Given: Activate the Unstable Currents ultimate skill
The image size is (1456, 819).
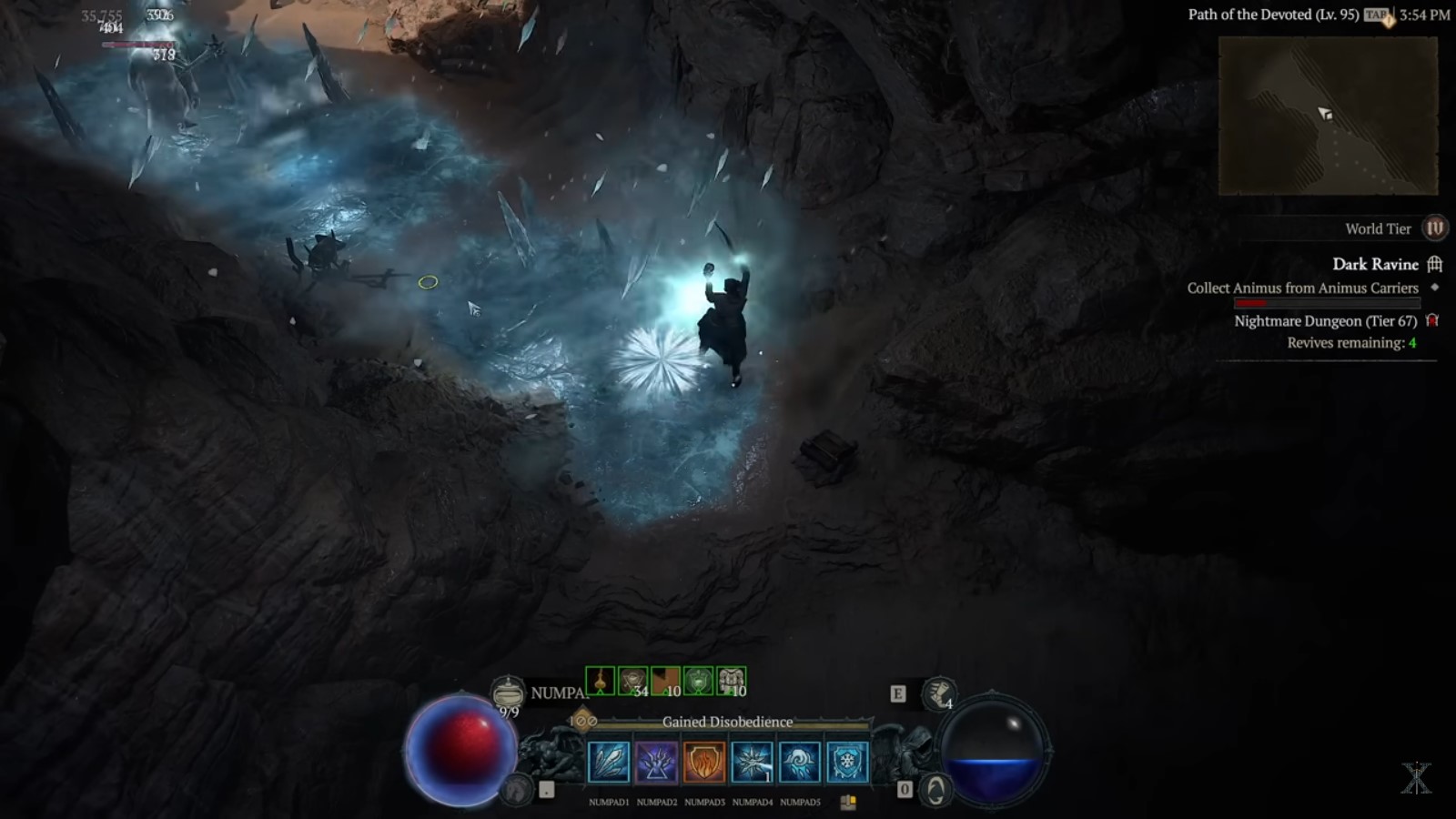Looking at the screenshot, I should click(657, 764).
